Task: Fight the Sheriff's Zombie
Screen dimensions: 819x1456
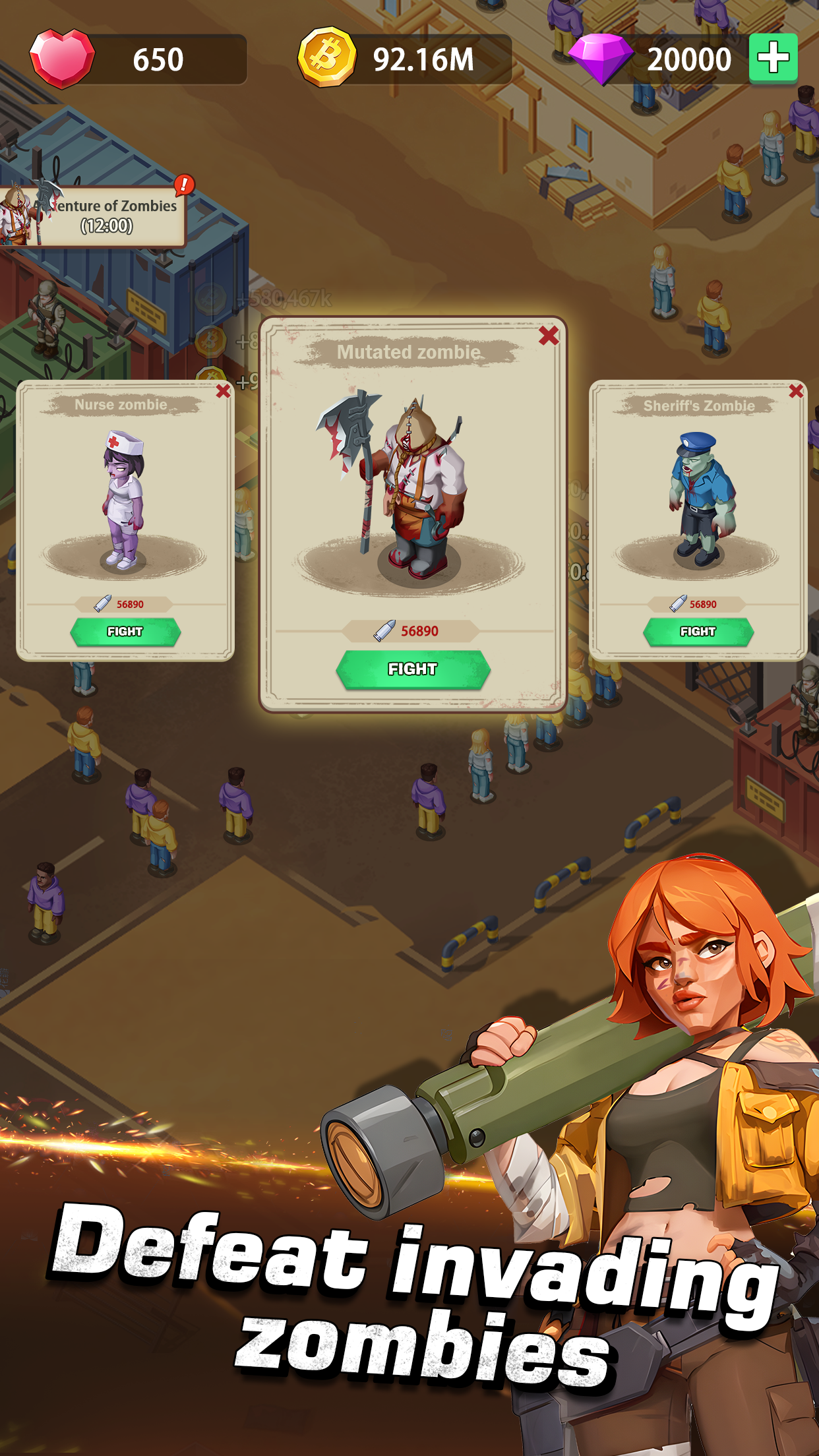Action: click(698, 632)
